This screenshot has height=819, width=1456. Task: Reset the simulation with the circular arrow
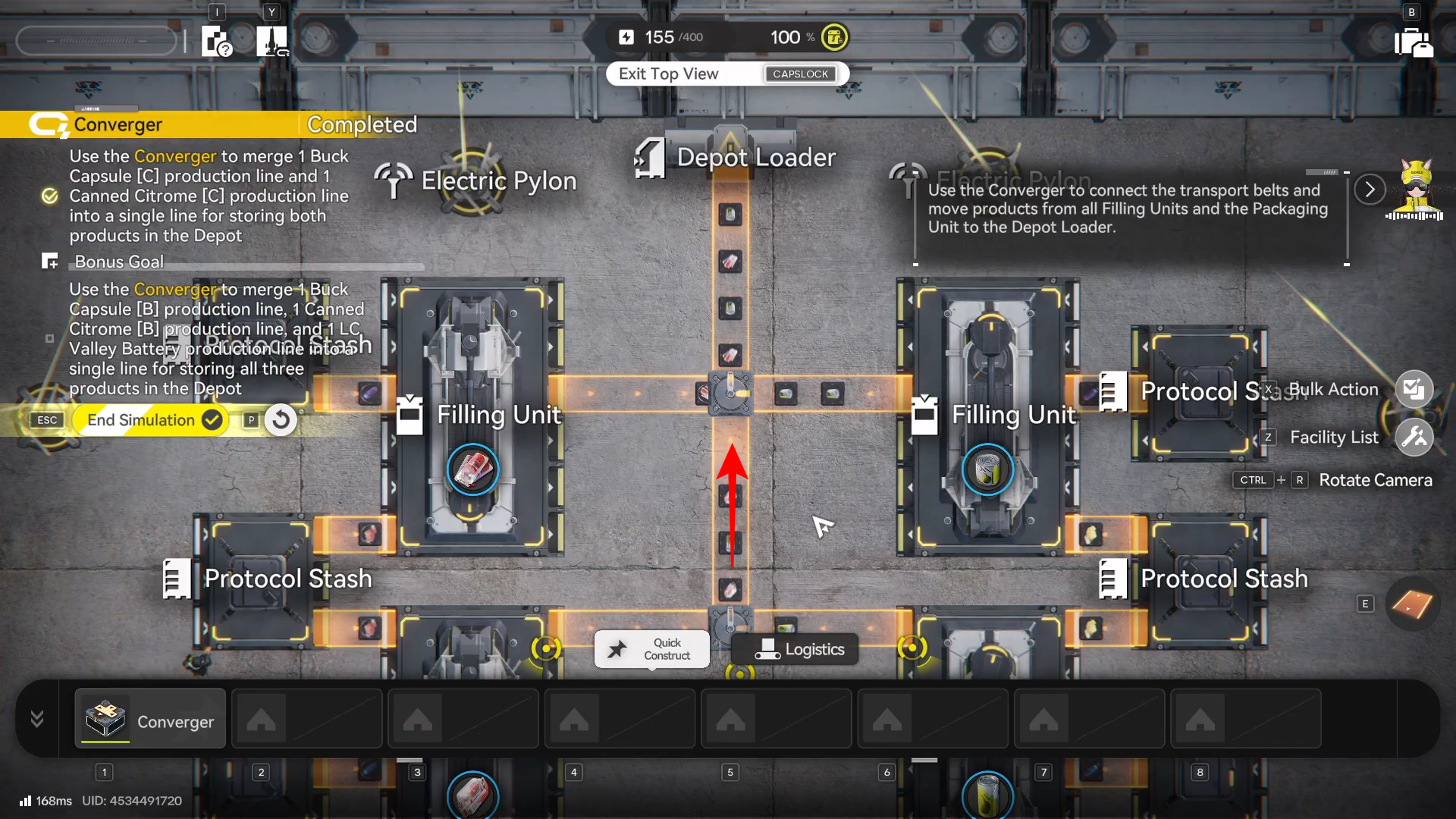click(281, 420)
